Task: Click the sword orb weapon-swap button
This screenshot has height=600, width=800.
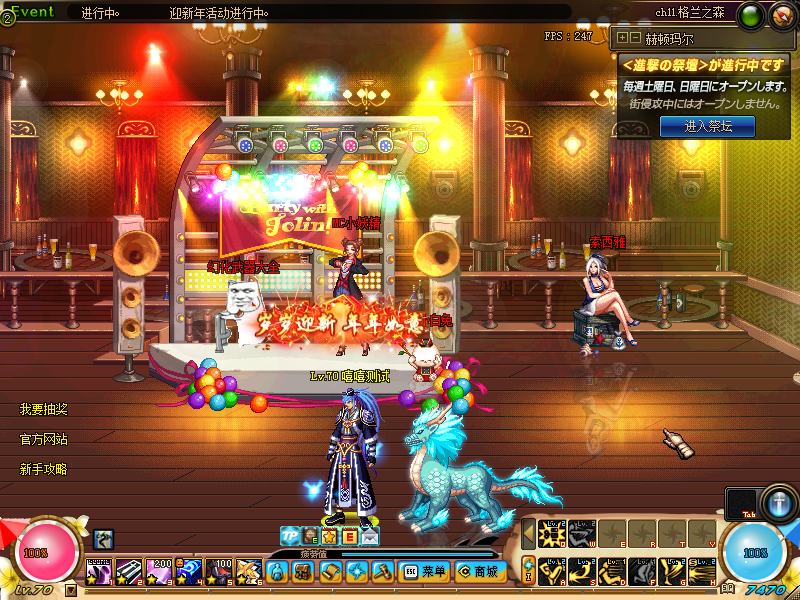Action: tap(777, 502)
